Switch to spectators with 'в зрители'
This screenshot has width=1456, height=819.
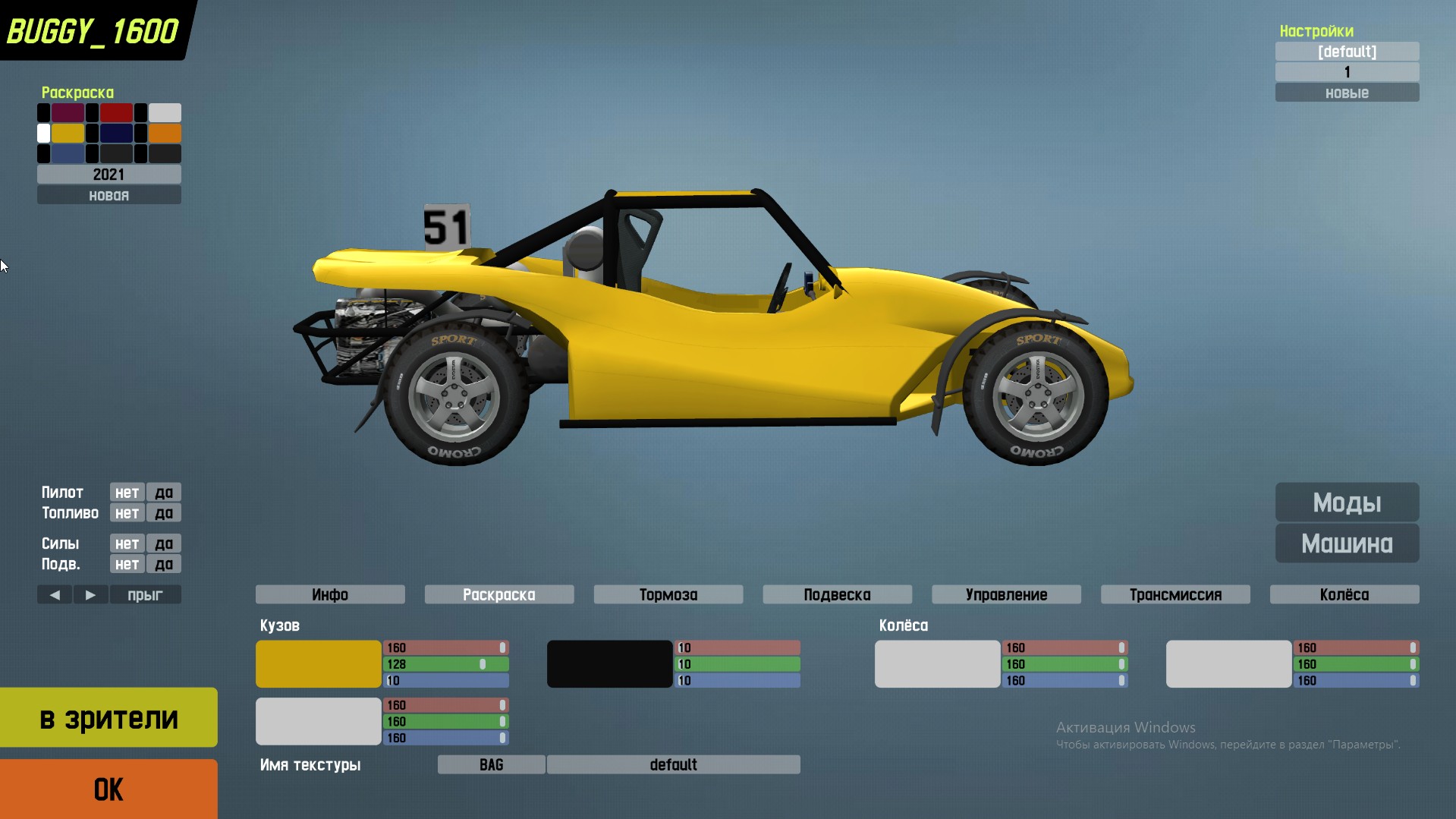[x=108, y=717]
